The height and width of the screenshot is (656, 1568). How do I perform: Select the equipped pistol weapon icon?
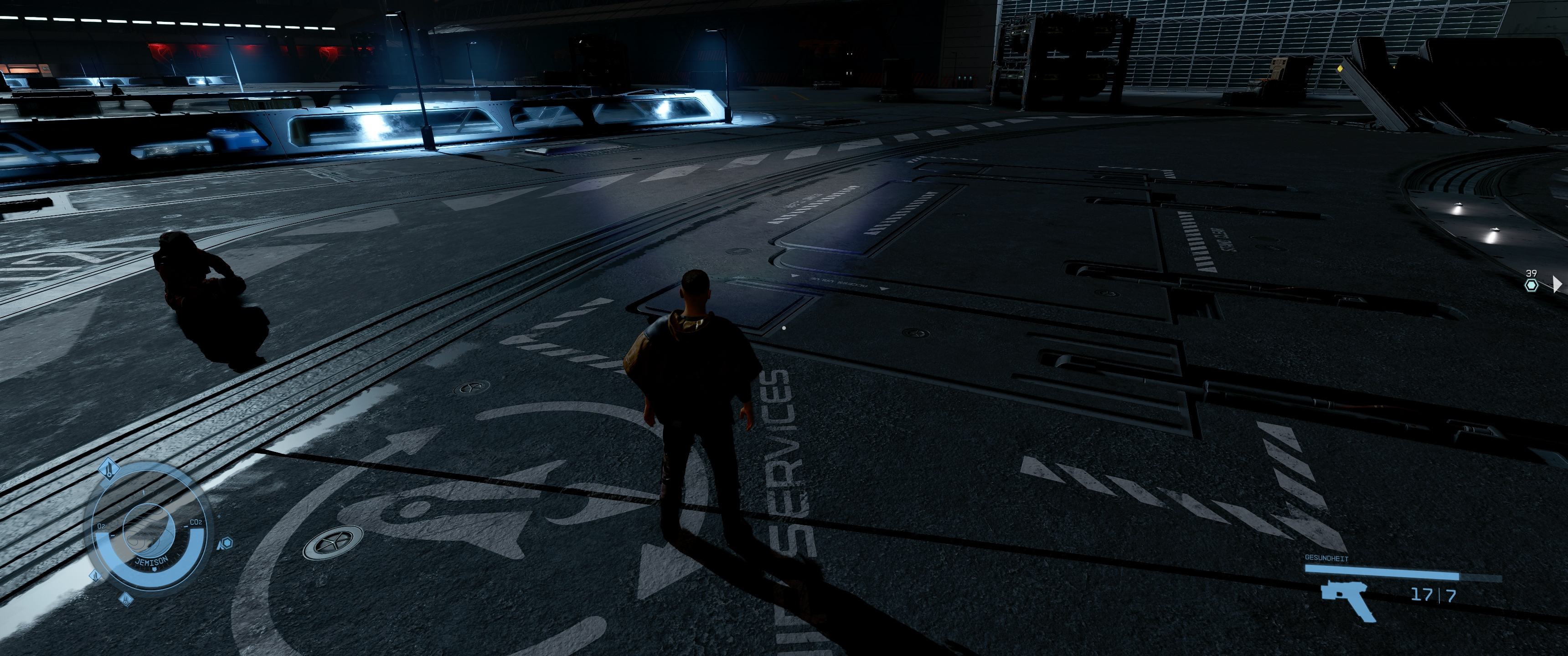1346,600
